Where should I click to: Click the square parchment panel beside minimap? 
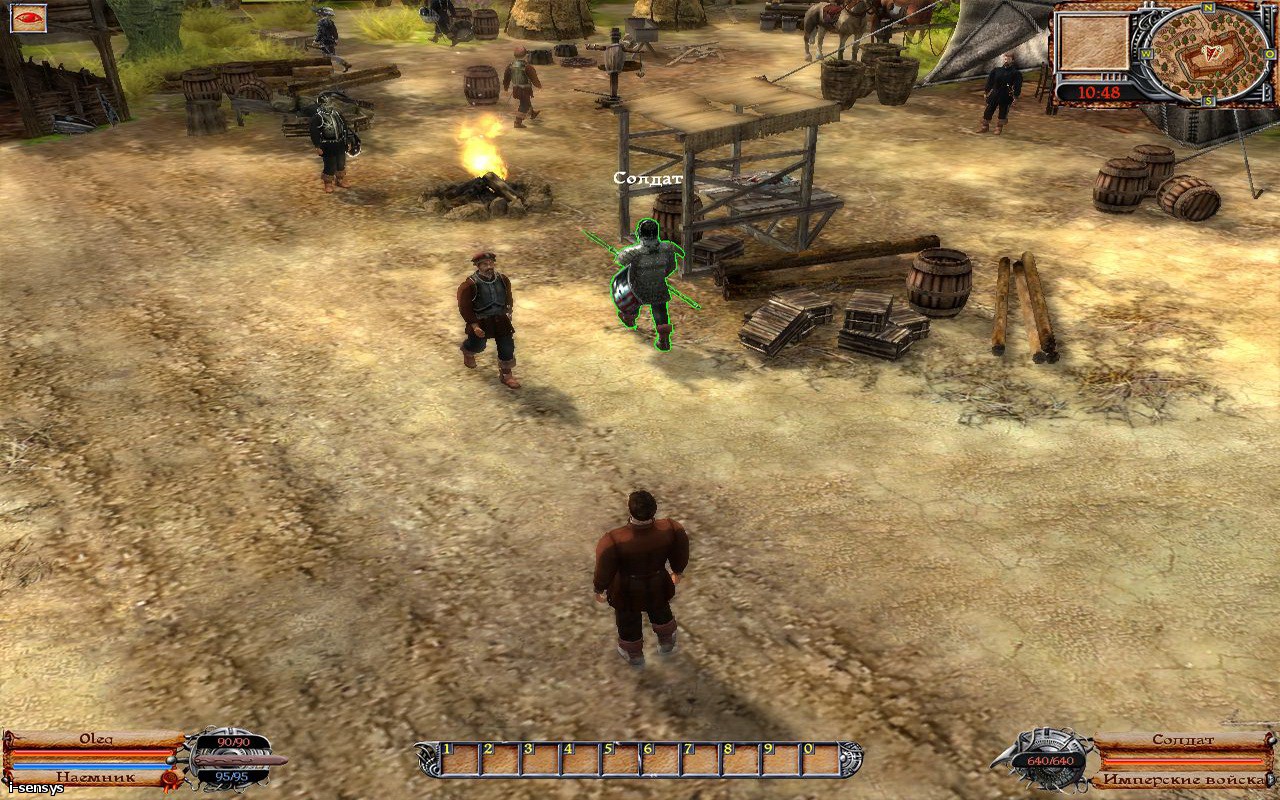[x=1093, y=43]
